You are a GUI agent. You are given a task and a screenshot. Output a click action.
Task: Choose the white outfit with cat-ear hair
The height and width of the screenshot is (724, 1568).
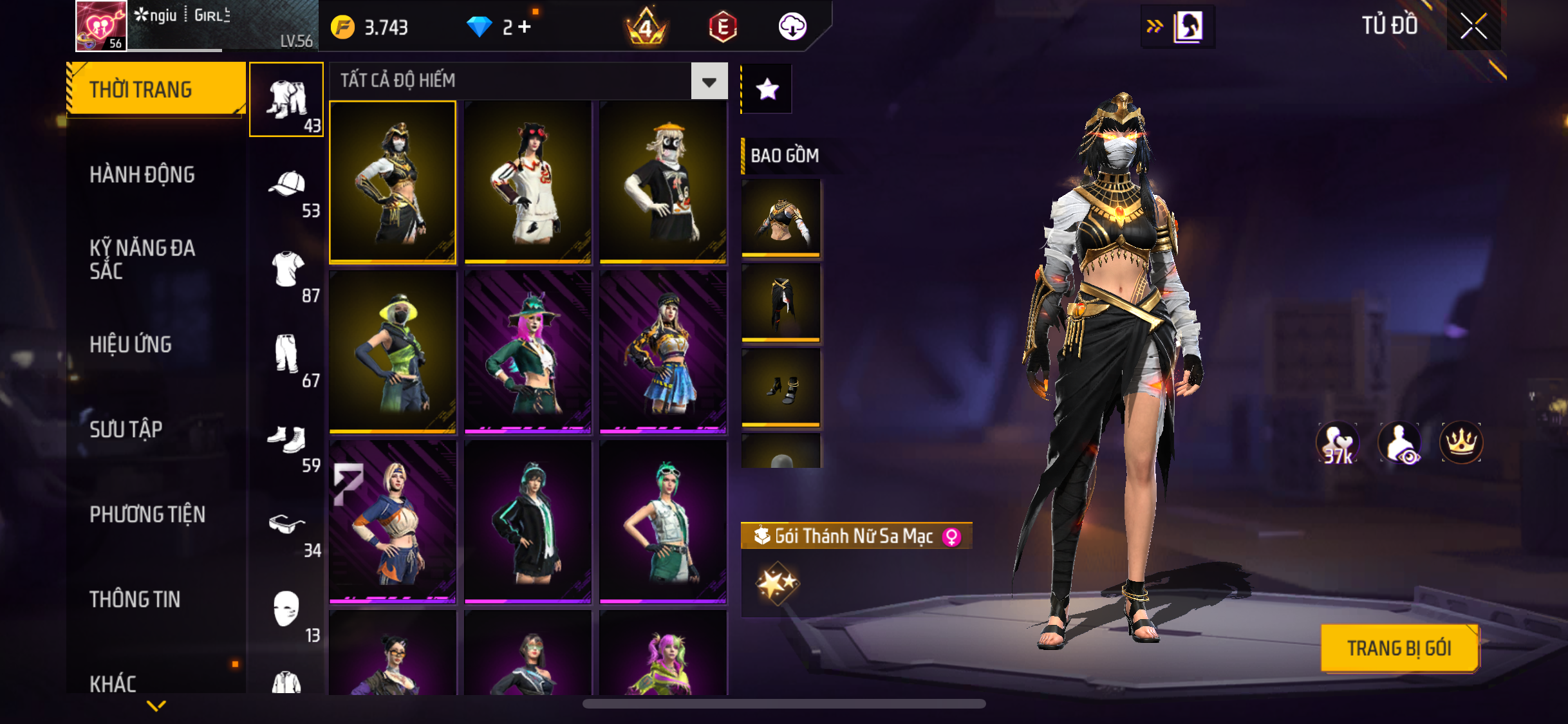528,181
